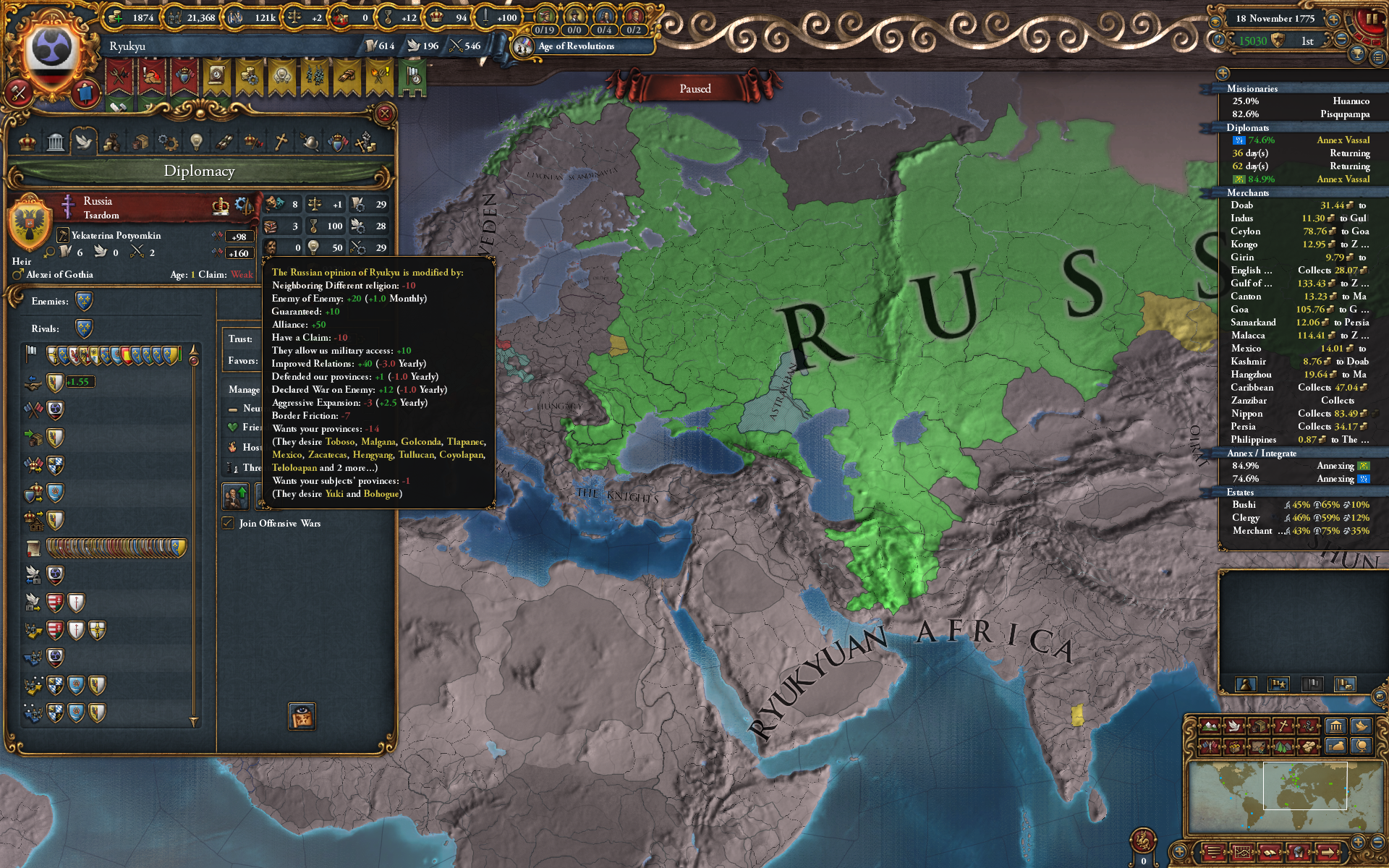Switch to the Economy tab
This screenshot has height=868, width=1389.
111,142
